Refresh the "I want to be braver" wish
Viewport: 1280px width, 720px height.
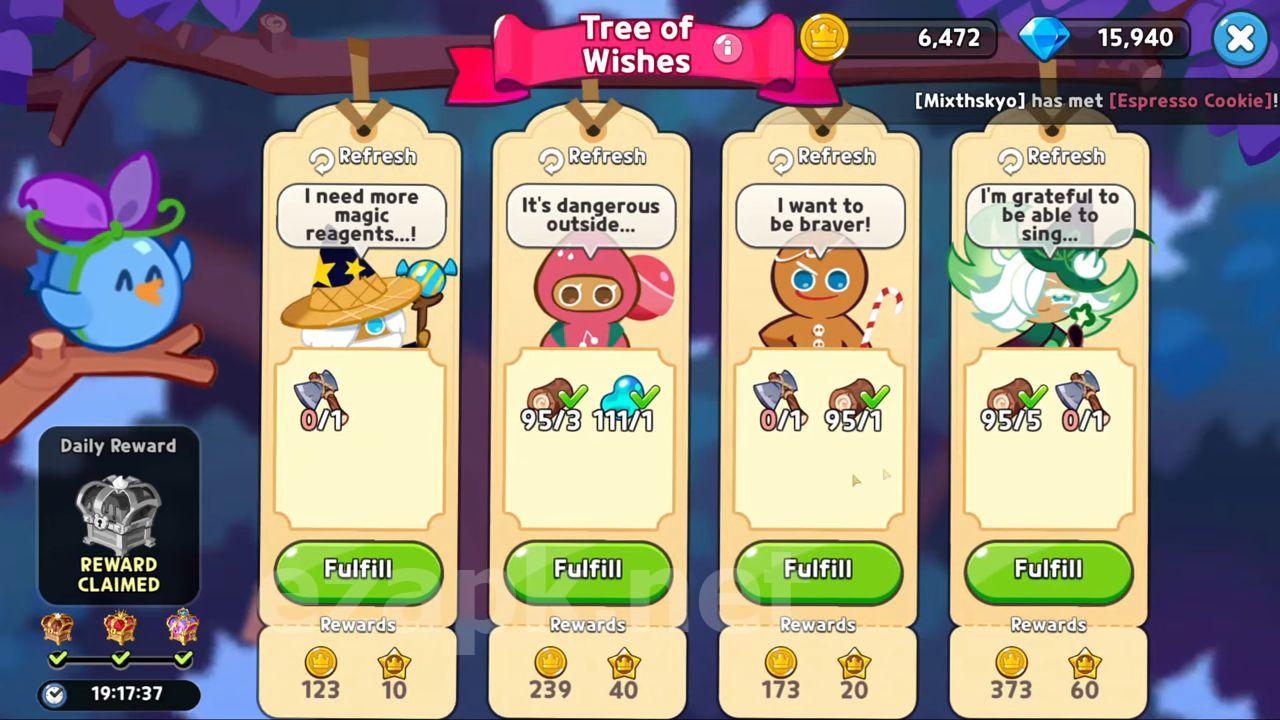[x=821, y=157]
